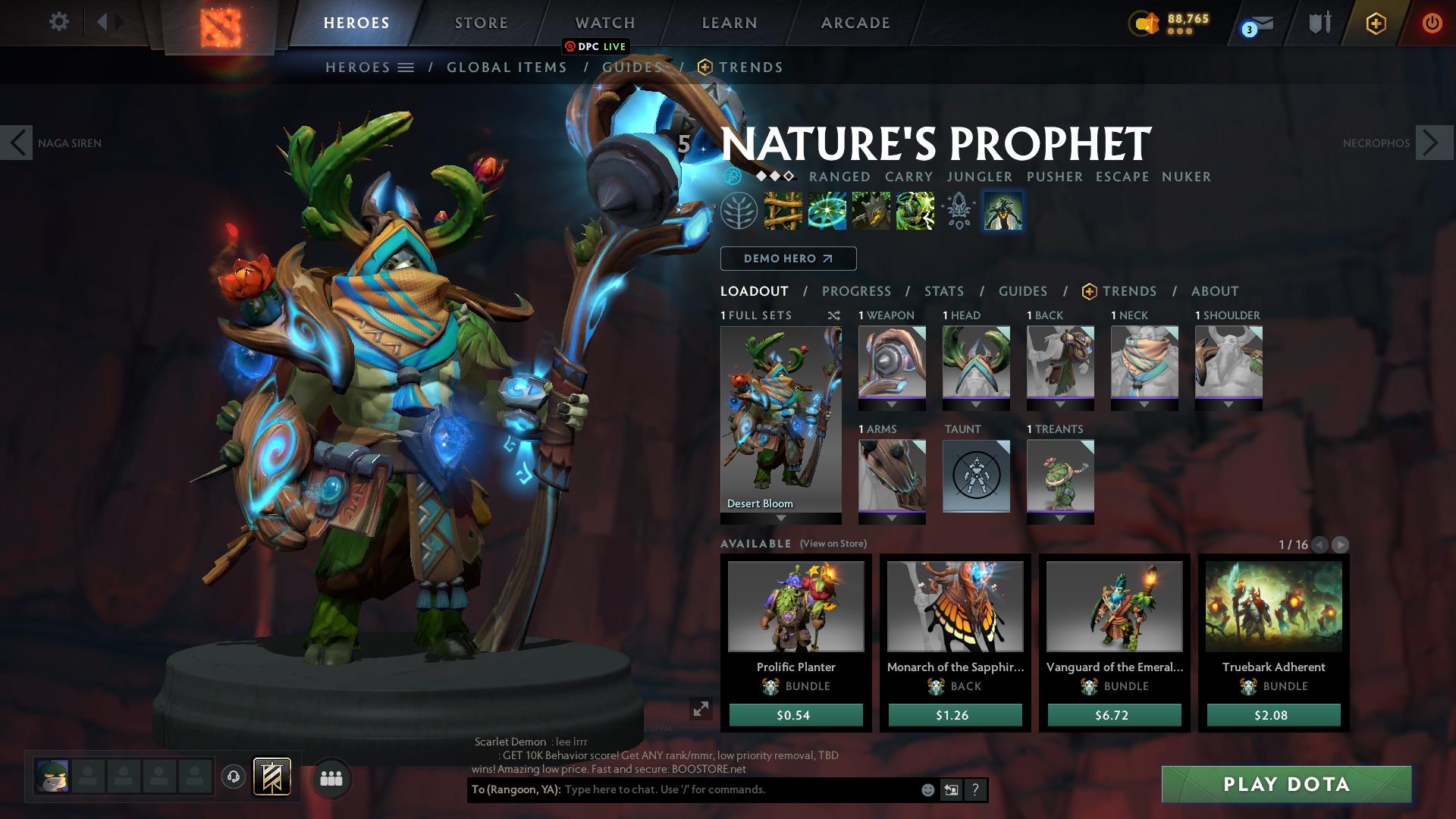This screenshot has height=819, width=1456.
Task: Open the ARCADE menu item
Action: pyautogui.click(x=854, y=23)
